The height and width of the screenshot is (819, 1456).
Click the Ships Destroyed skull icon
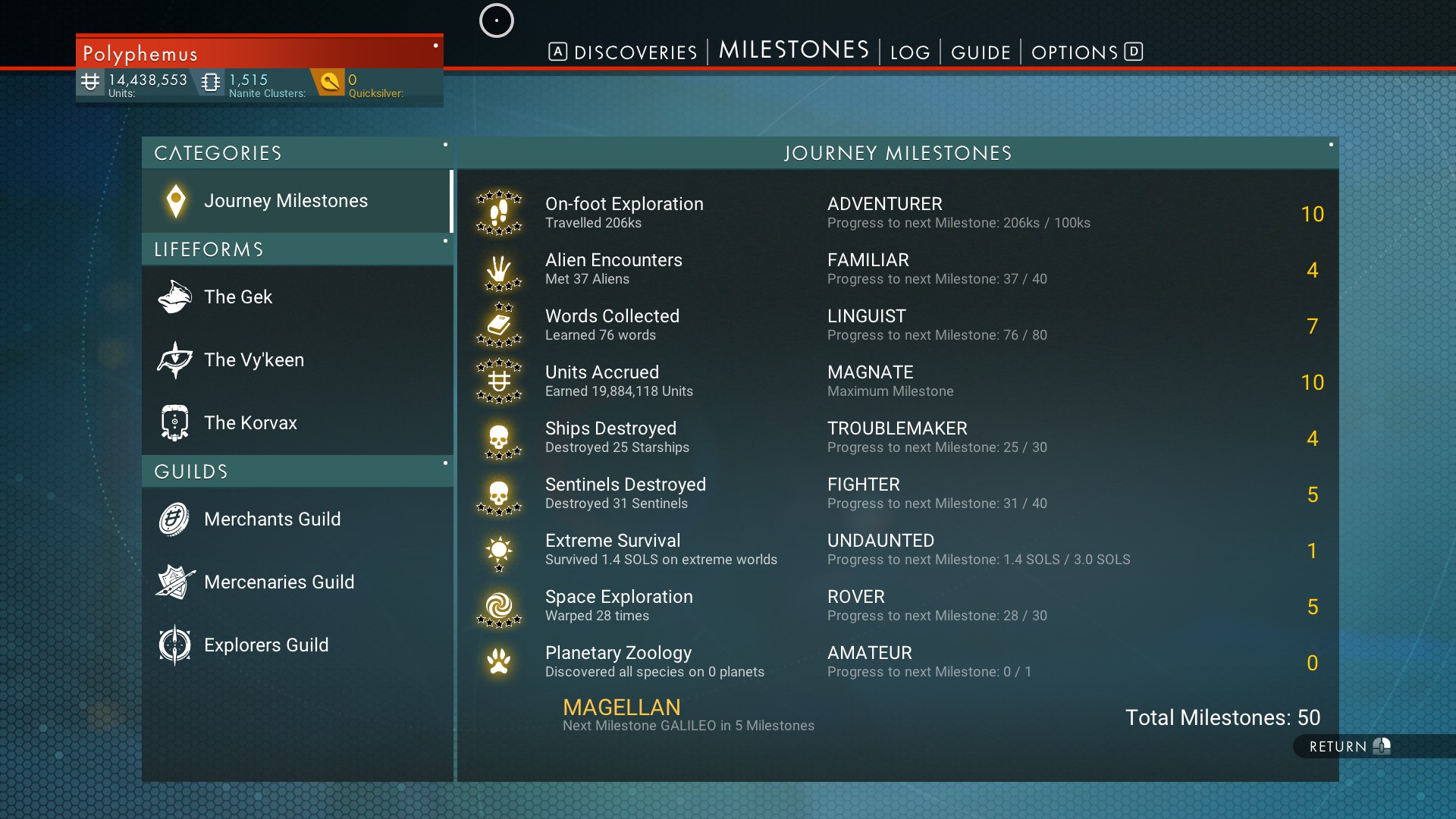click(x=499, y=438)
